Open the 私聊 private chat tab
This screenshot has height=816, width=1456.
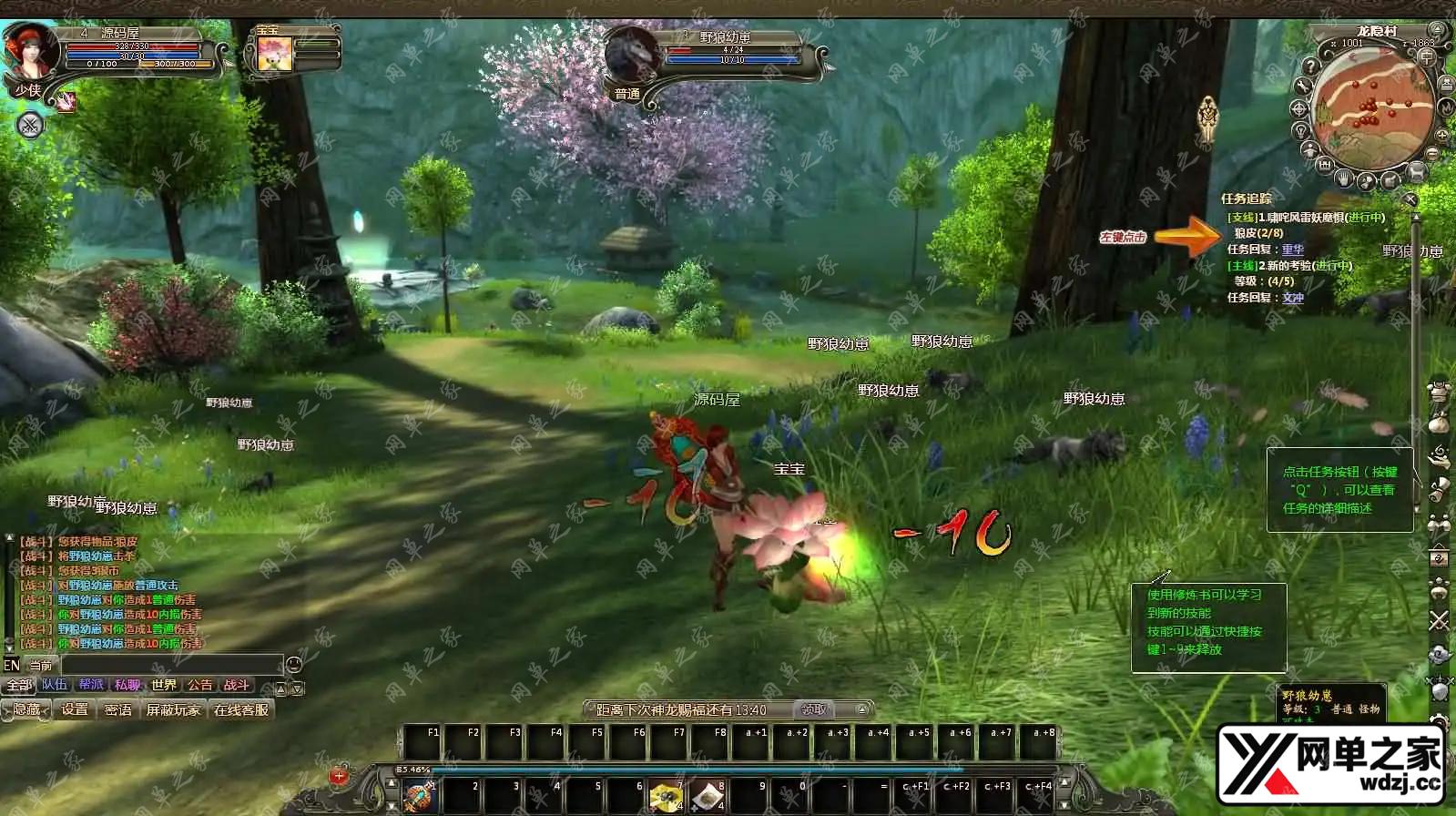point(127,685)
